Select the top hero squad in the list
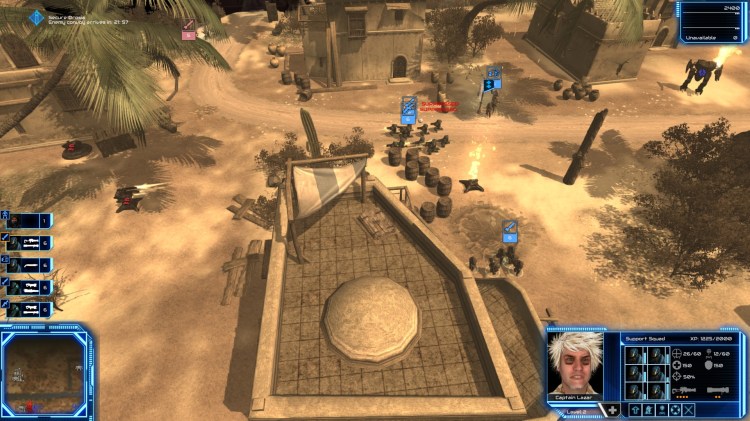This screenshot has height=421, width=750. (30, 220)
